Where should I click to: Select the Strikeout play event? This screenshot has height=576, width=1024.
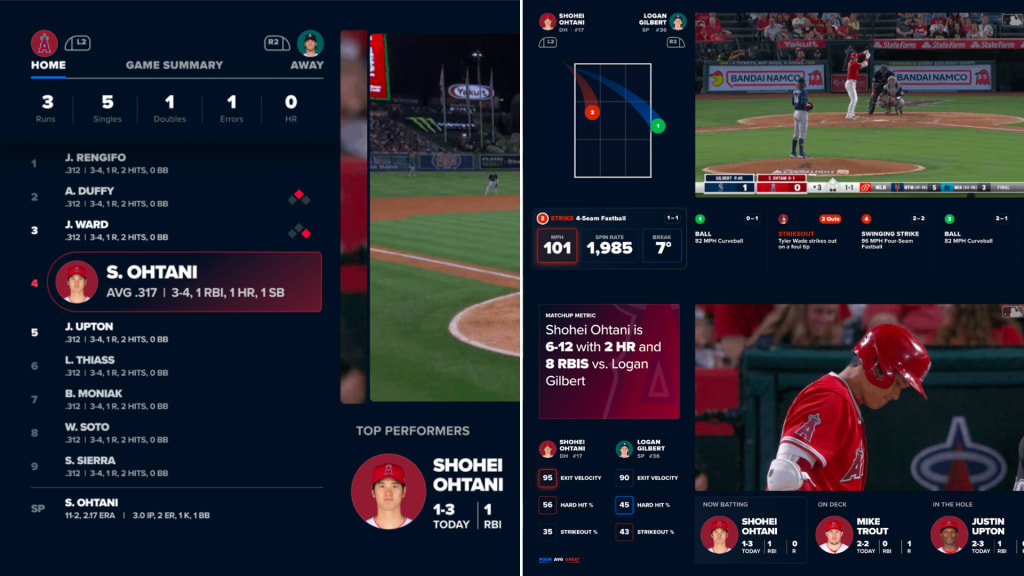pos(808,232)
